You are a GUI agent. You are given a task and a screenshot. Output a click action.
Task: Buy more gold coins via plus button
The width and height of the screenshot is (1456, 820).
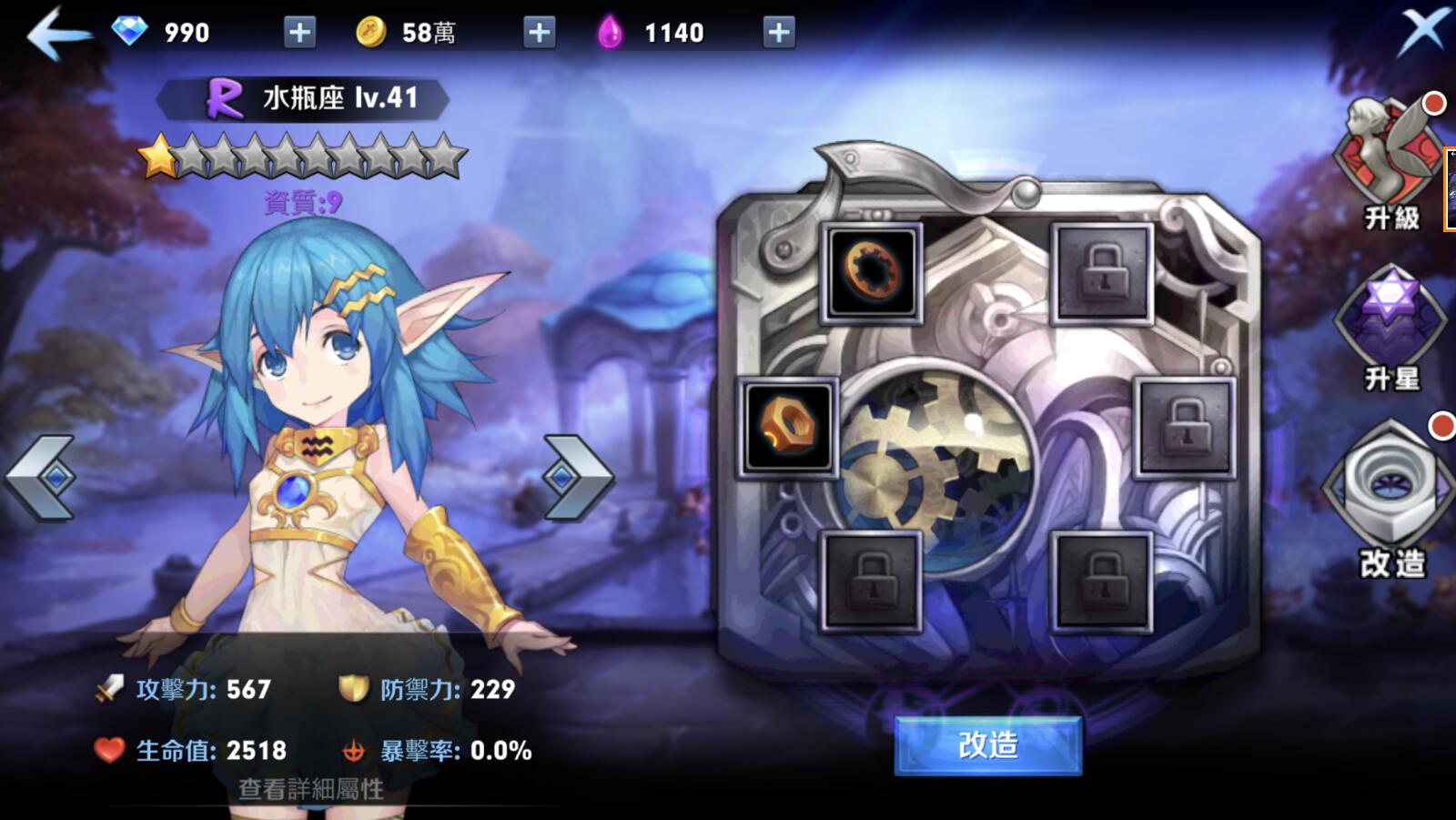click(x=540, y=33)
